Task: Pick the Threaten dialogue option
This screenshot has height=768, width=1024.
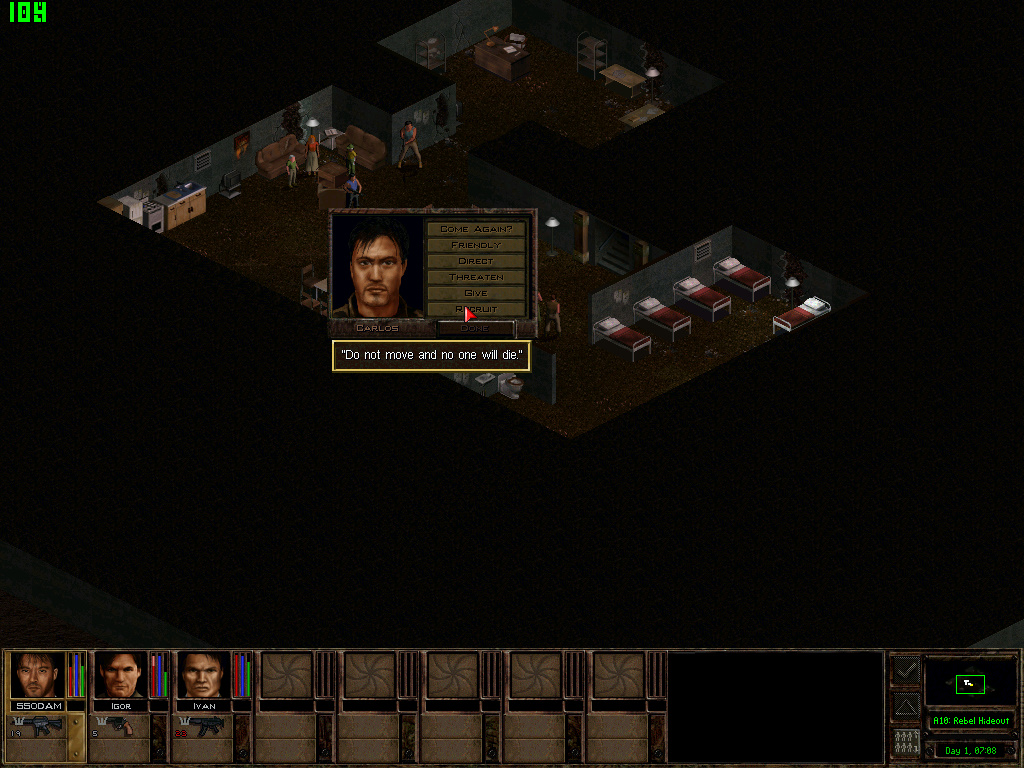Action: coord(476,277)
